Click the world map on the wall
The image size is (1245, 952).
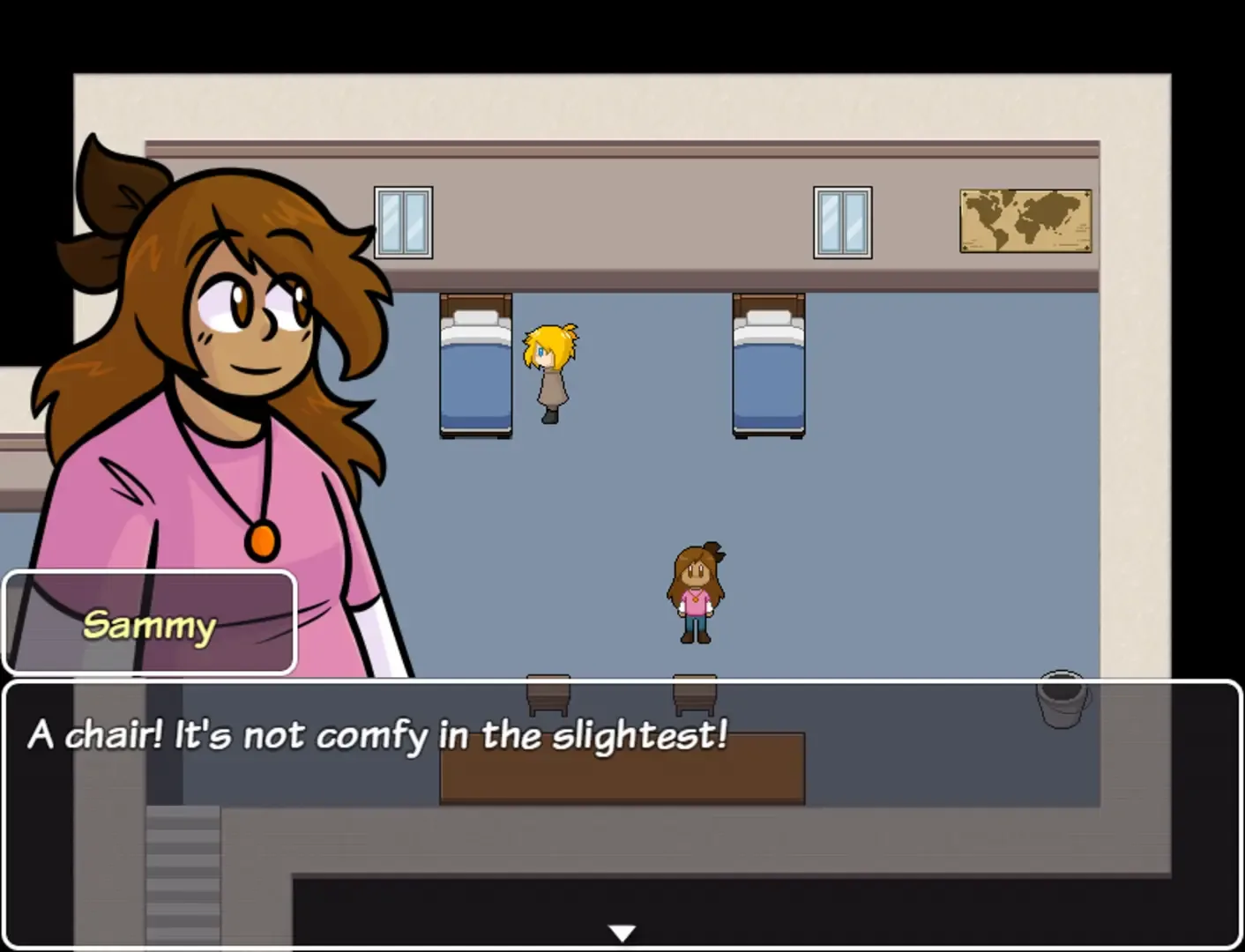(1025, 219)
